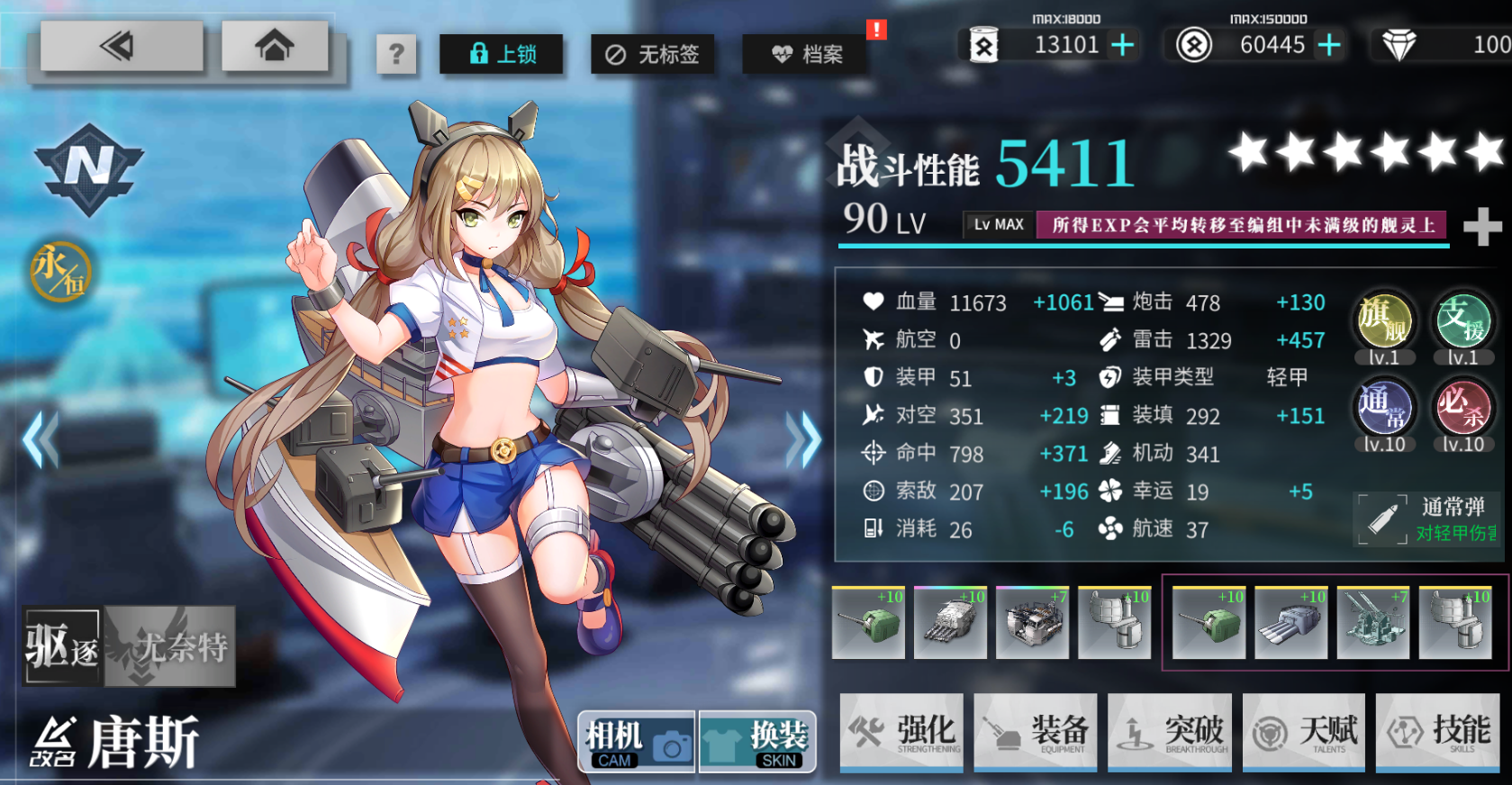The image size is (1512, 785).
Task: Toggle the 上锁 lock state
Action: coord(501,54)
